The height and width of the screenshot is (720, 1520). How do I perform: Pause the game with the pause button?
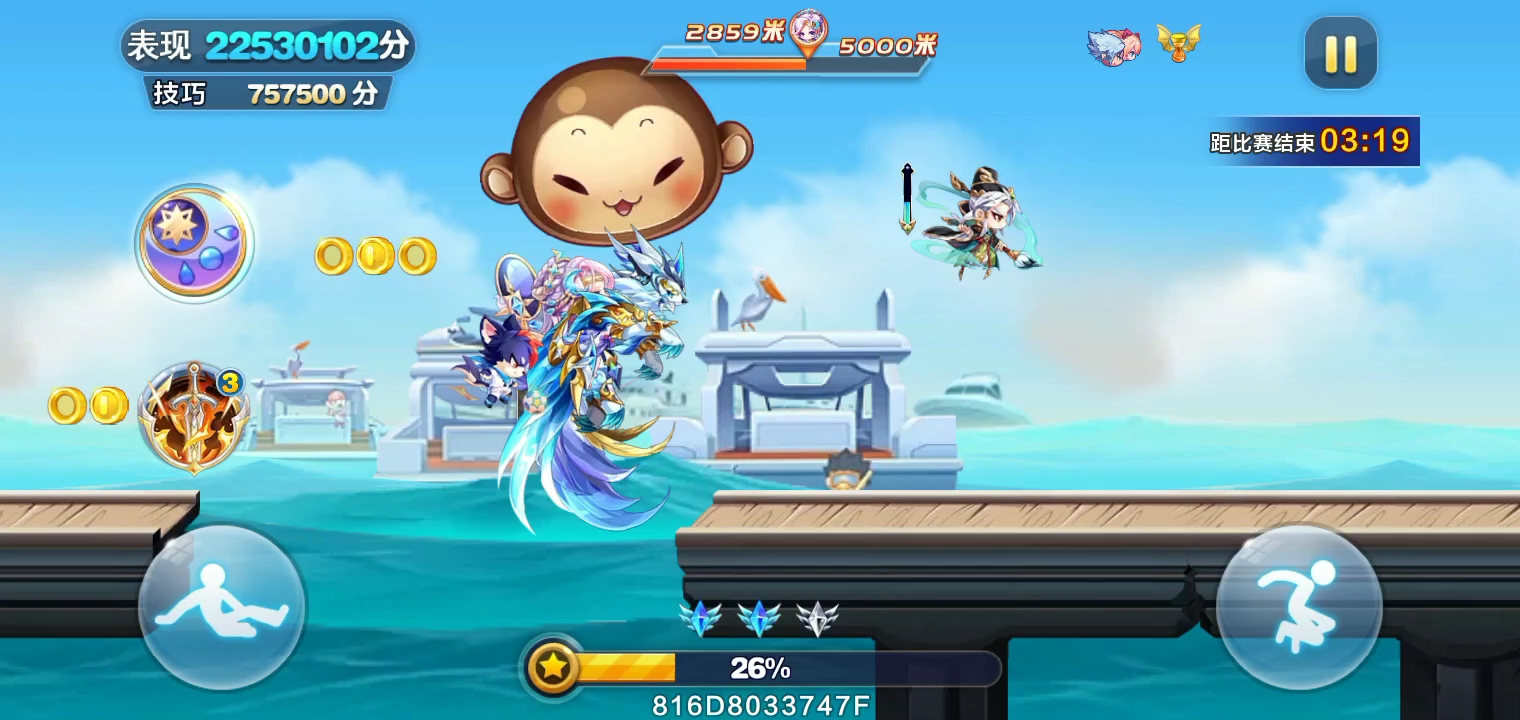(1340, 53)
